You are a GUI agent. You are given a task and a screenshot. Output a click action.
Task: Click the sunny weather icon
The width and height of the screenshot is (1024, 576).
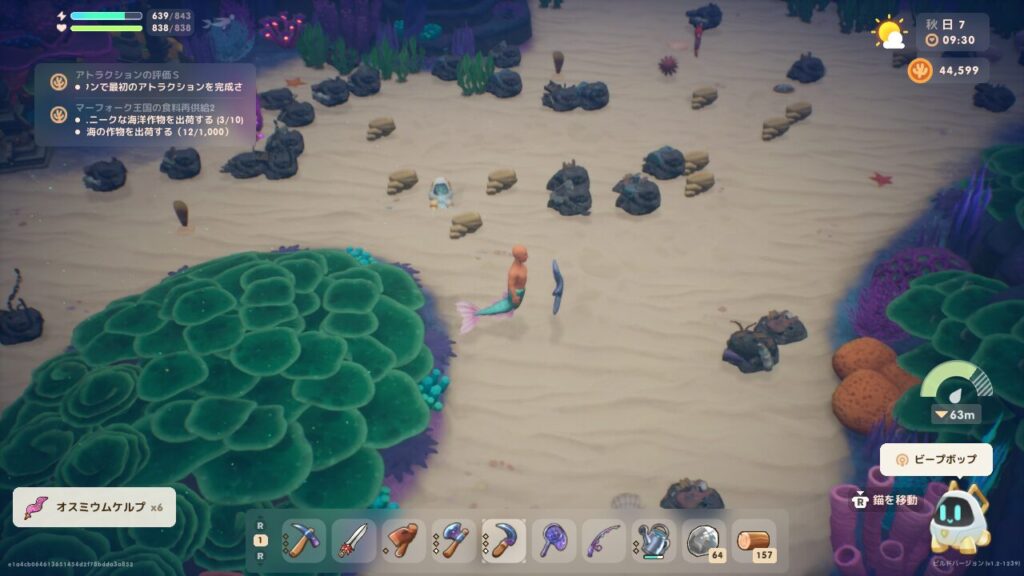(x=889, y=33)
